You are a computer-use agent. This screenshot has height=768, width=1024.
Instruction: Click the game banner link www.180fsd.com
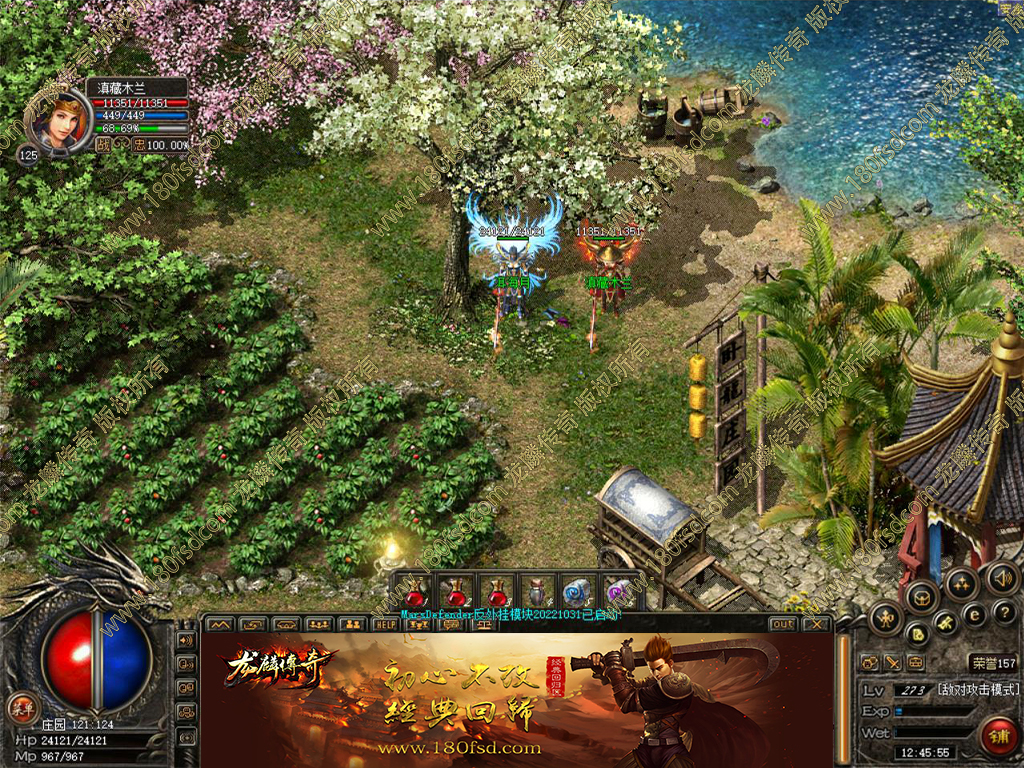tap(460, 747)
